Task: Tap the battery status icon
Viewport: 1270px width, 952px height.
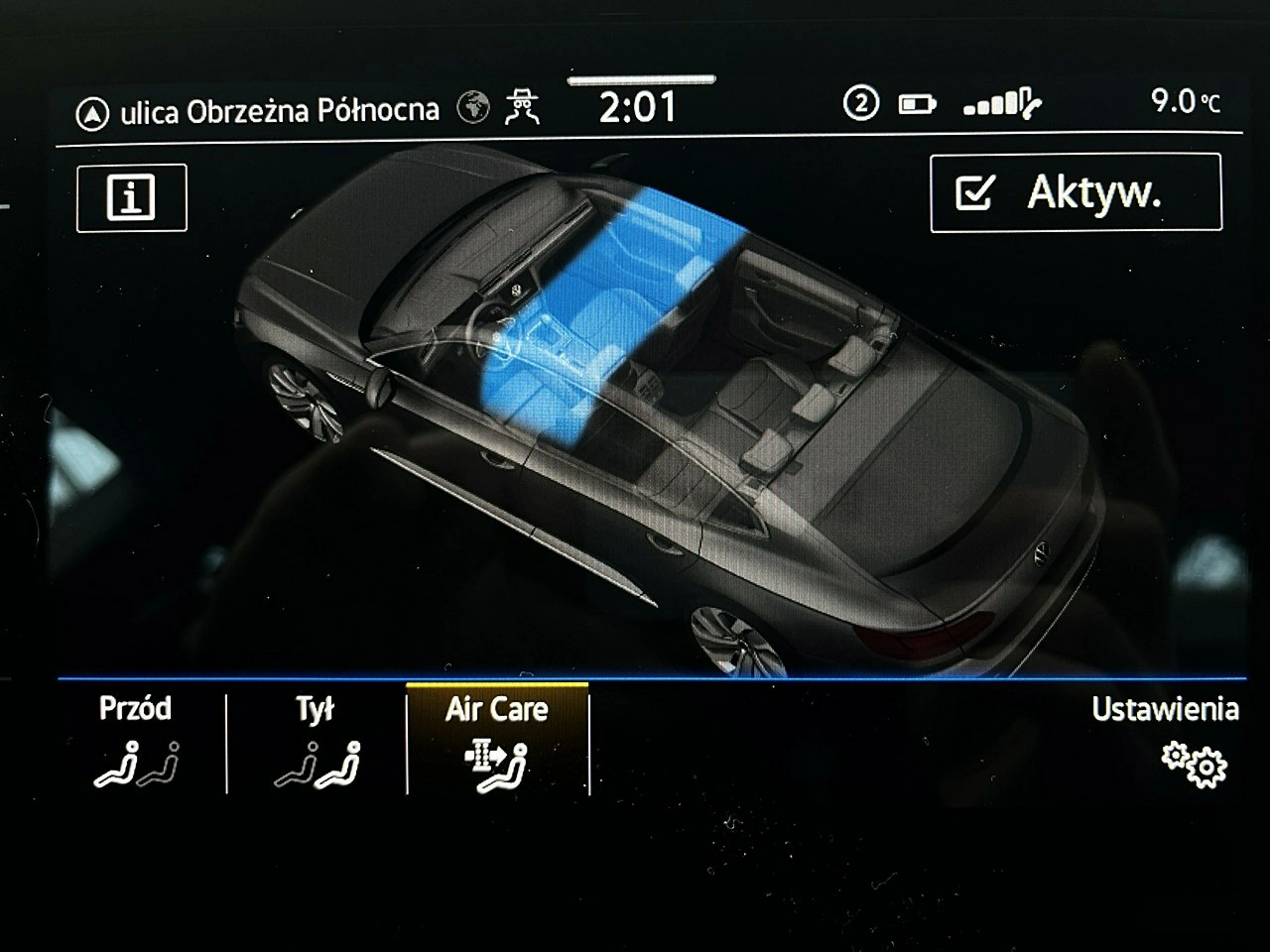Action: tap(918, 103)
